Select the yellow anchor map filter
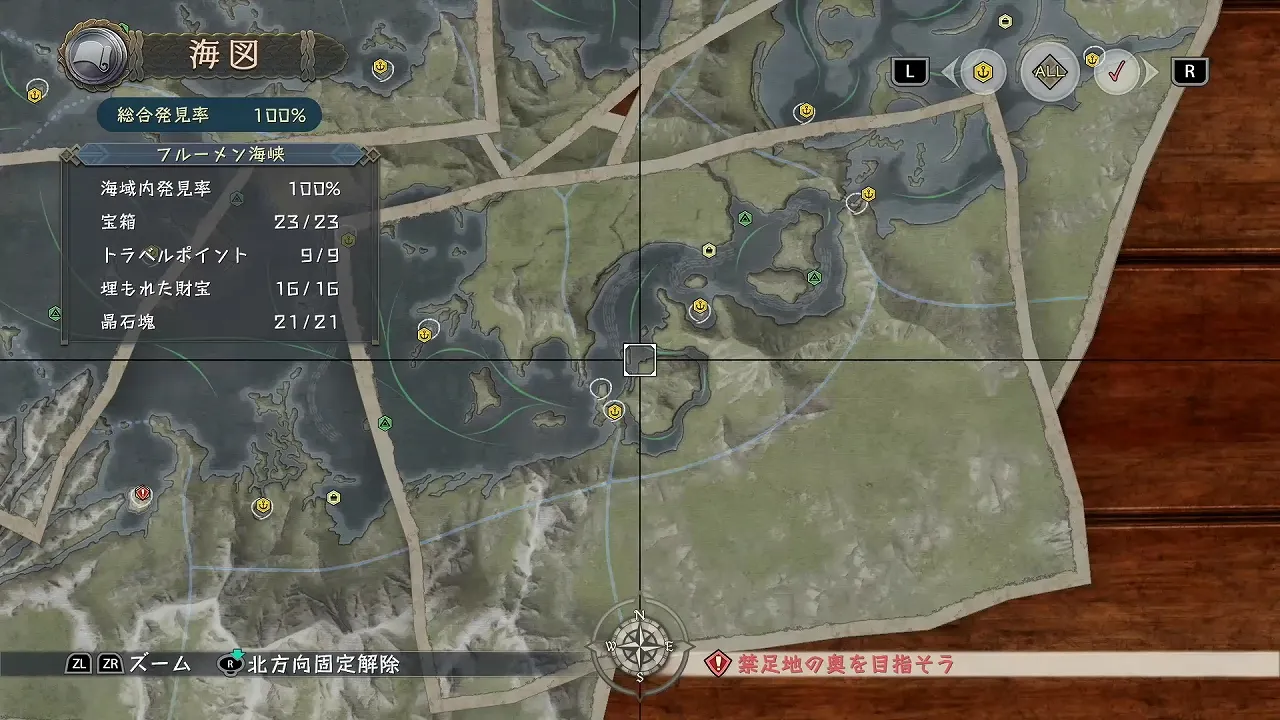This screenshot has width=1280, height=720. tap(982, 72)
